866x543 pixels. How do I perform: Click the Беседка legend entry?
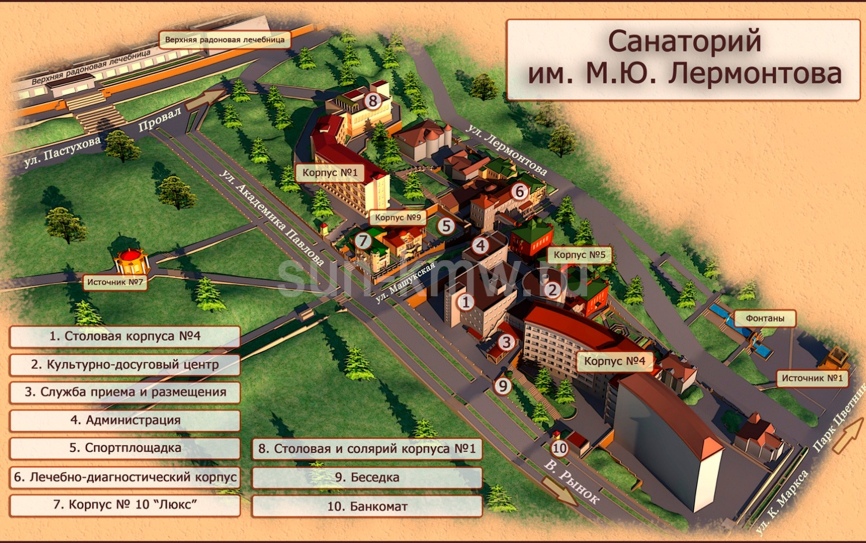click(366, 478)
